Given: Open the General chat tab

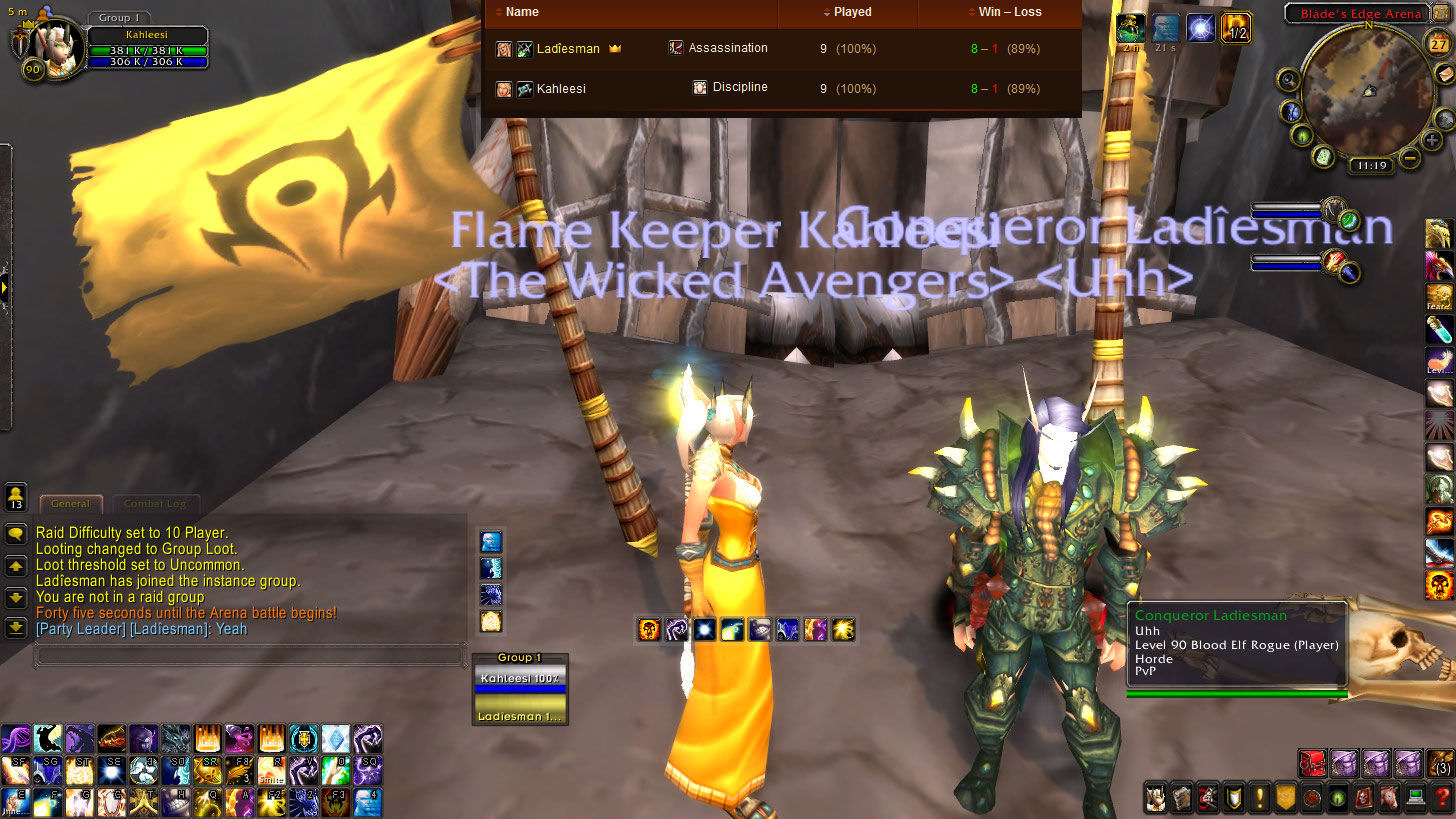Looking at the screenshot, I should [x=70, y=504].
